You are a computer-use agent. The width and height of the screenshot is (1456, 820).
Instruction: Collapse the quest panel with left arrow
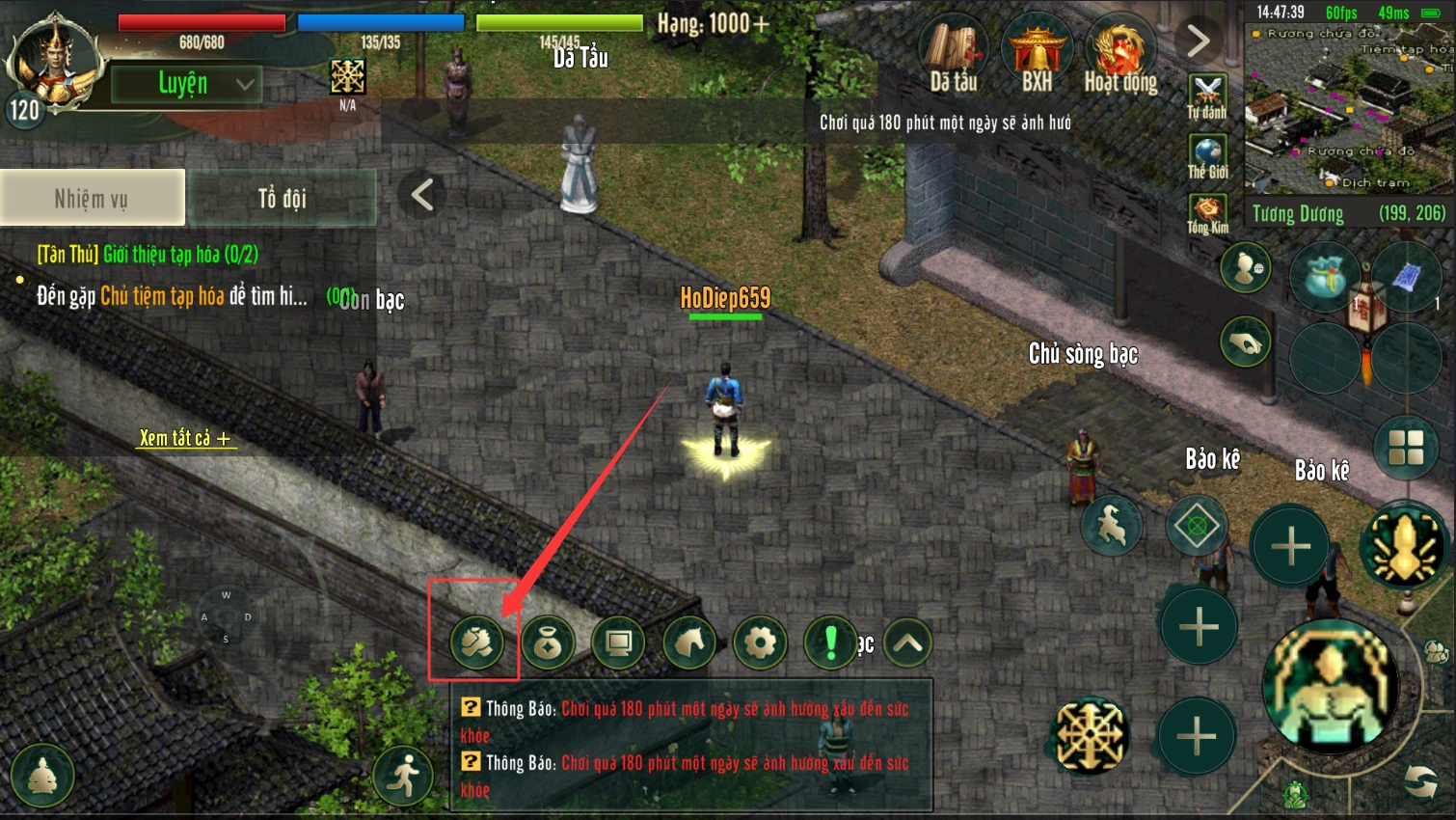pyautogui.click(x=421, y=195)
